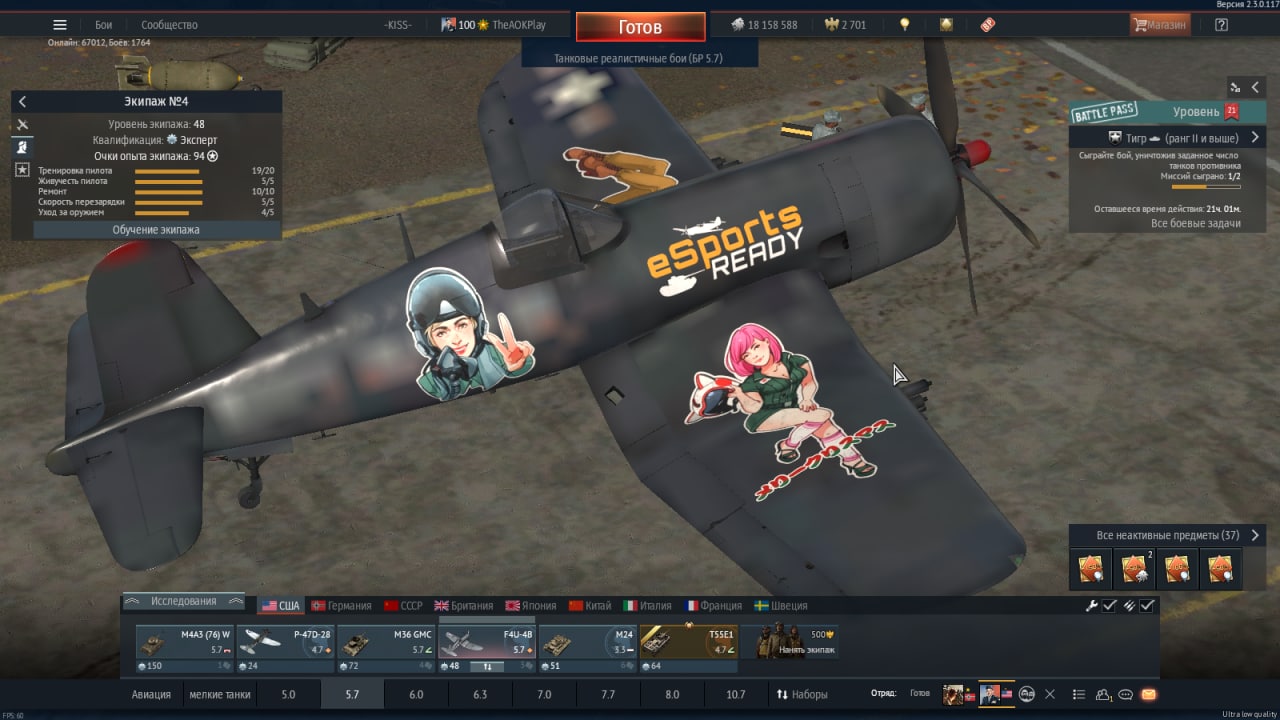Viewport: 1280px width, 720px height.
Task: Click the question mark help button
Action: point(1221,25)
